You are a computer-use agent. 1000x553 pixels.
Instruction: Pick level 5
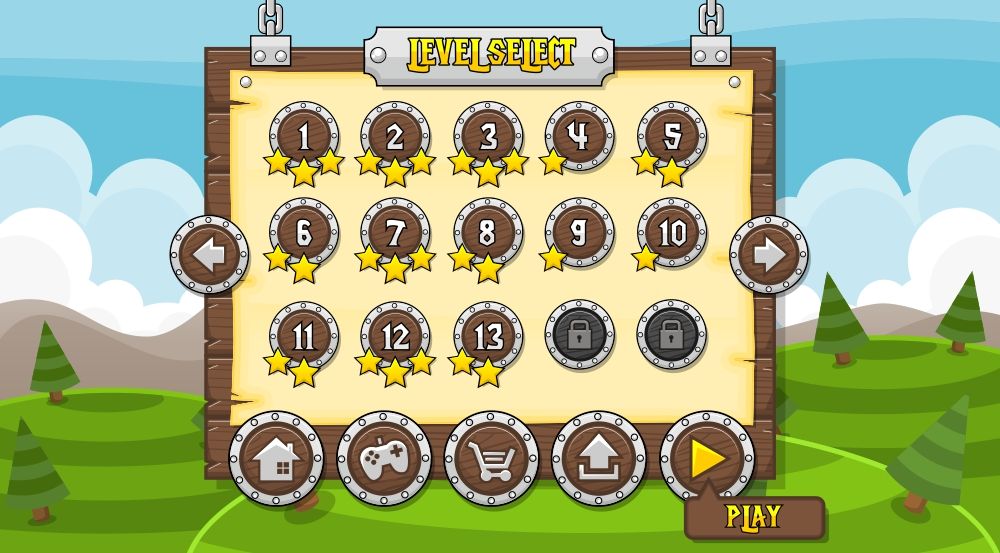tap(672, 135)
